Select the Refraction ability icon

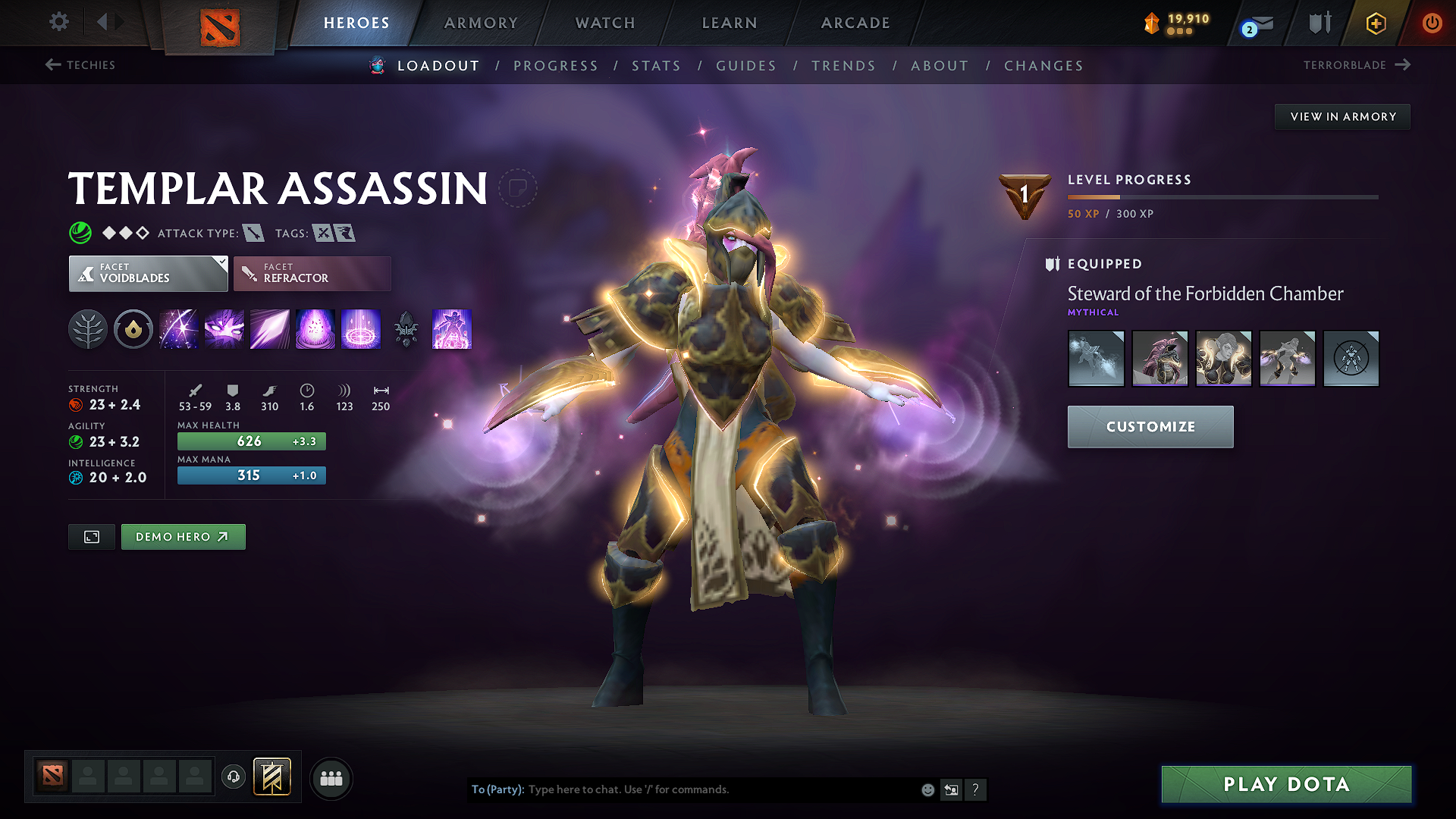(178, 329)
